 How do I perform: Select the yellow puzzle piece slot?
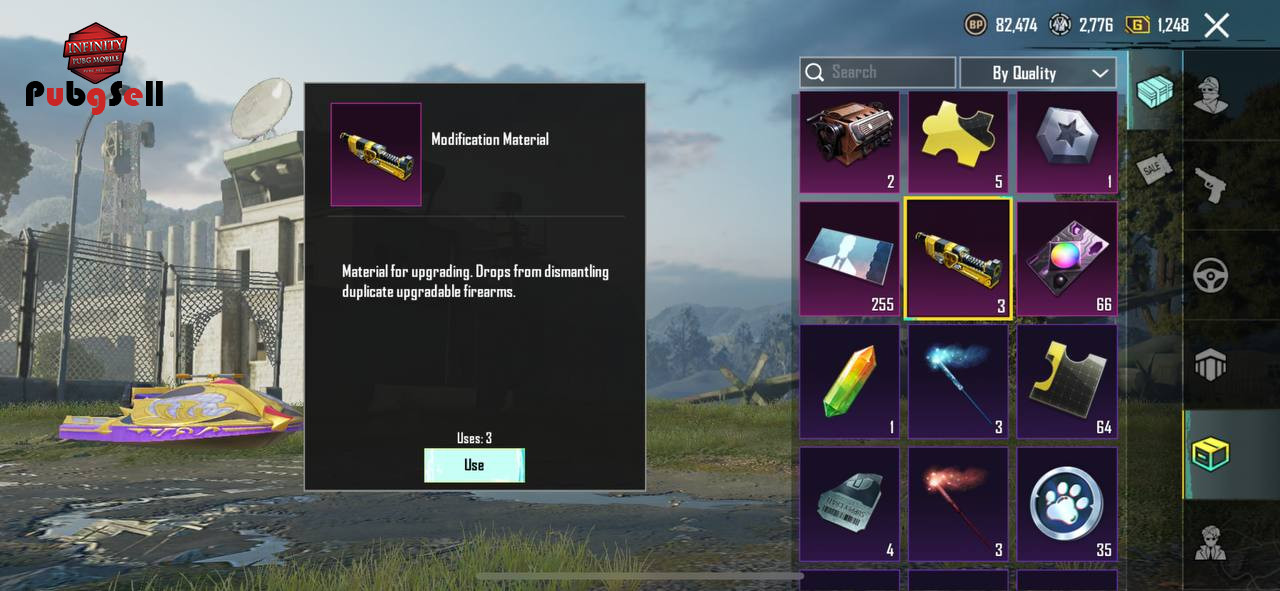point(958,141)
